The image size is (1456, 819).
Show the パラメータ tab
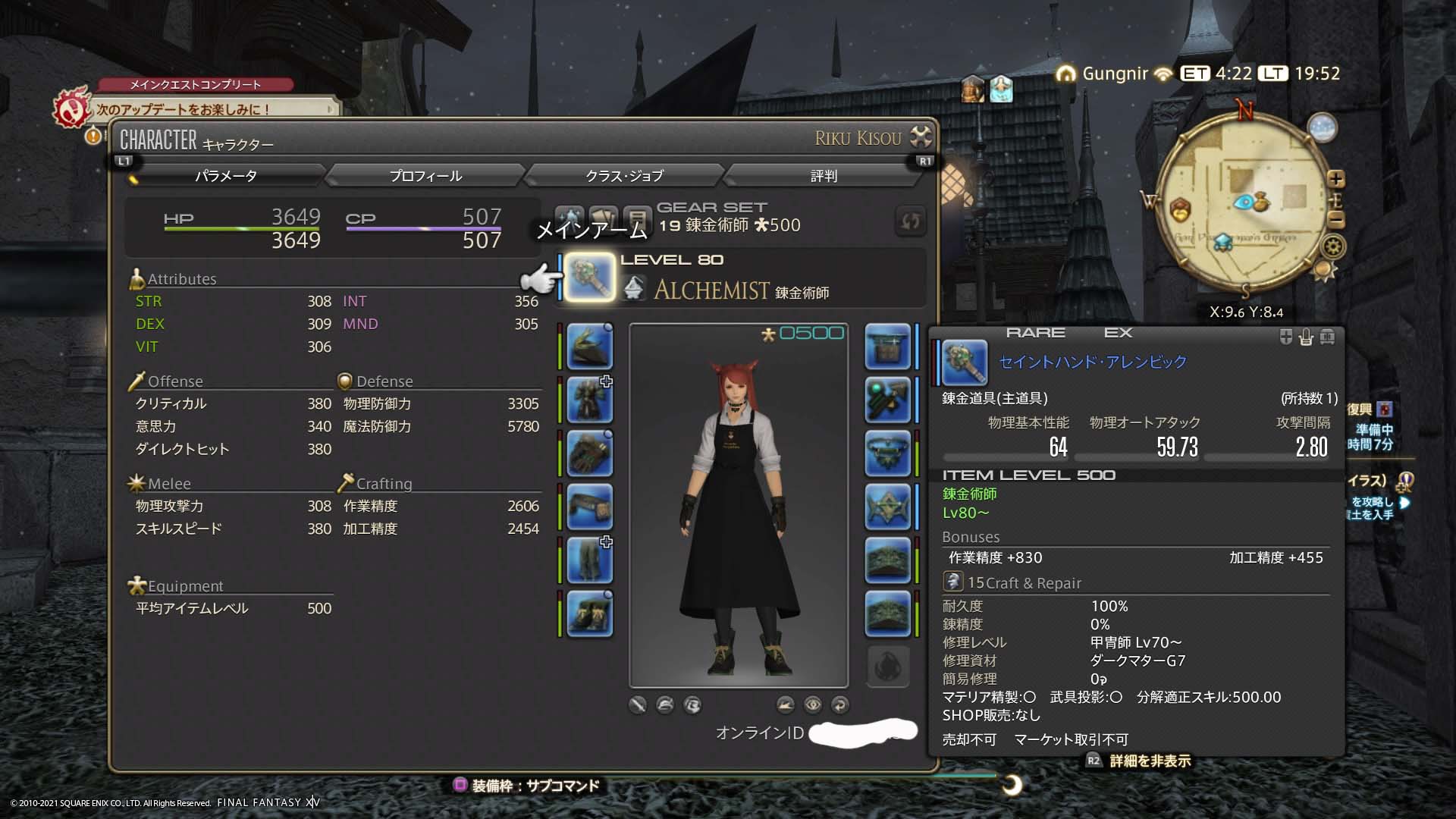pos(226,176)
